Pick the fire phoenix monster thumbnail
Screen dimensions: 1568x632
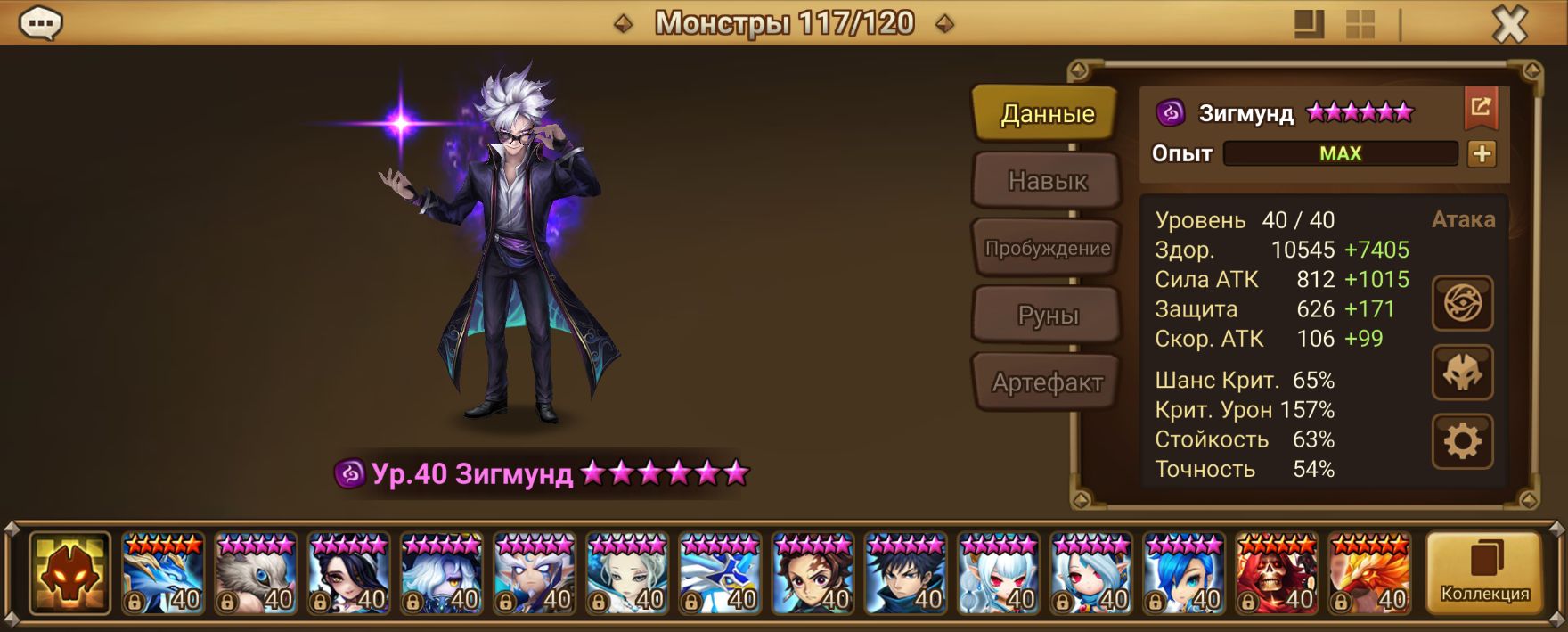[x=1369, y=573]
